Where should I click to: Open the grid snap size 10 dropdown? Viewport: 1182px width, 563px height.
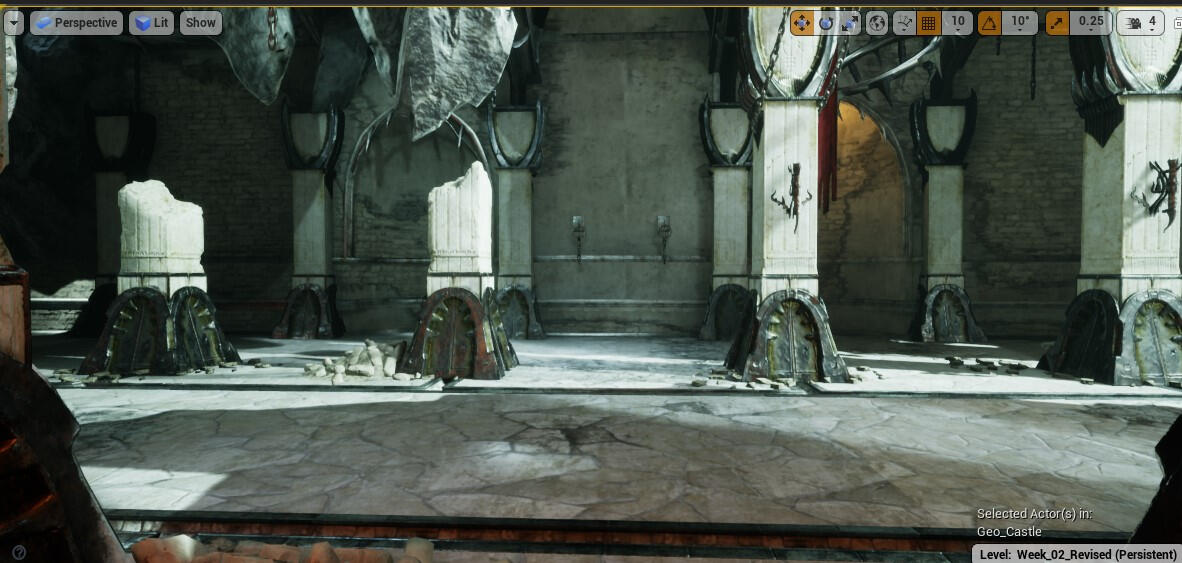958,22
